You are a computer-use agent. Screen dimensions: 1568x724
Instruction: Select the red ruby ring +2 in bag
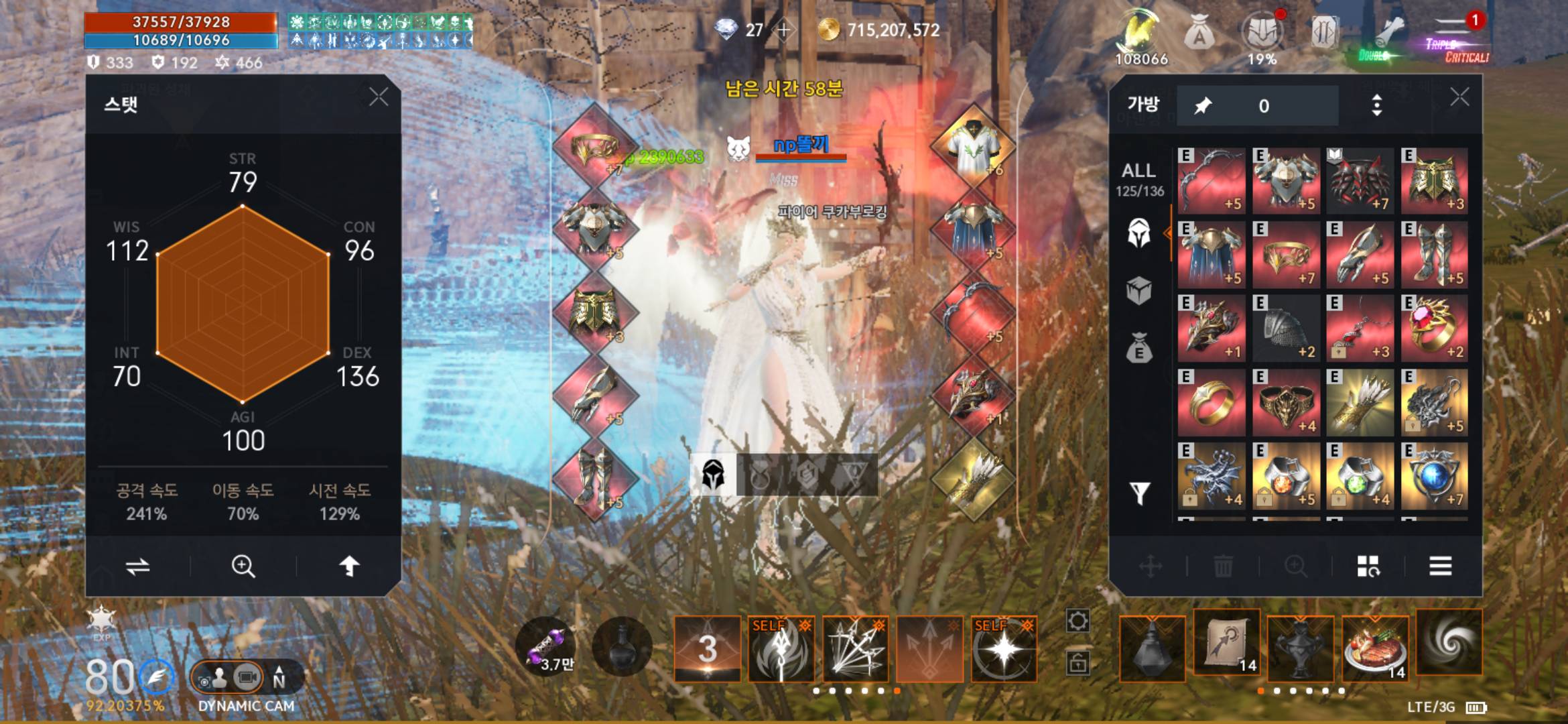pyautogui.click(x=1434, y=328)
